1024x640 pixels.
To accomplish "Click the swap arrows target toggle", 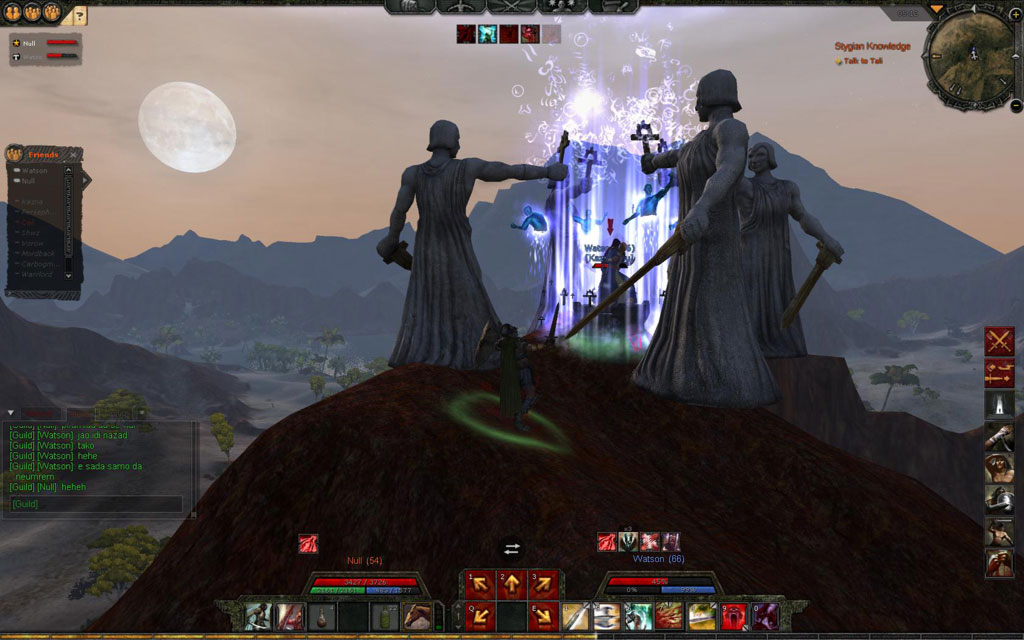I will [512, 548].
